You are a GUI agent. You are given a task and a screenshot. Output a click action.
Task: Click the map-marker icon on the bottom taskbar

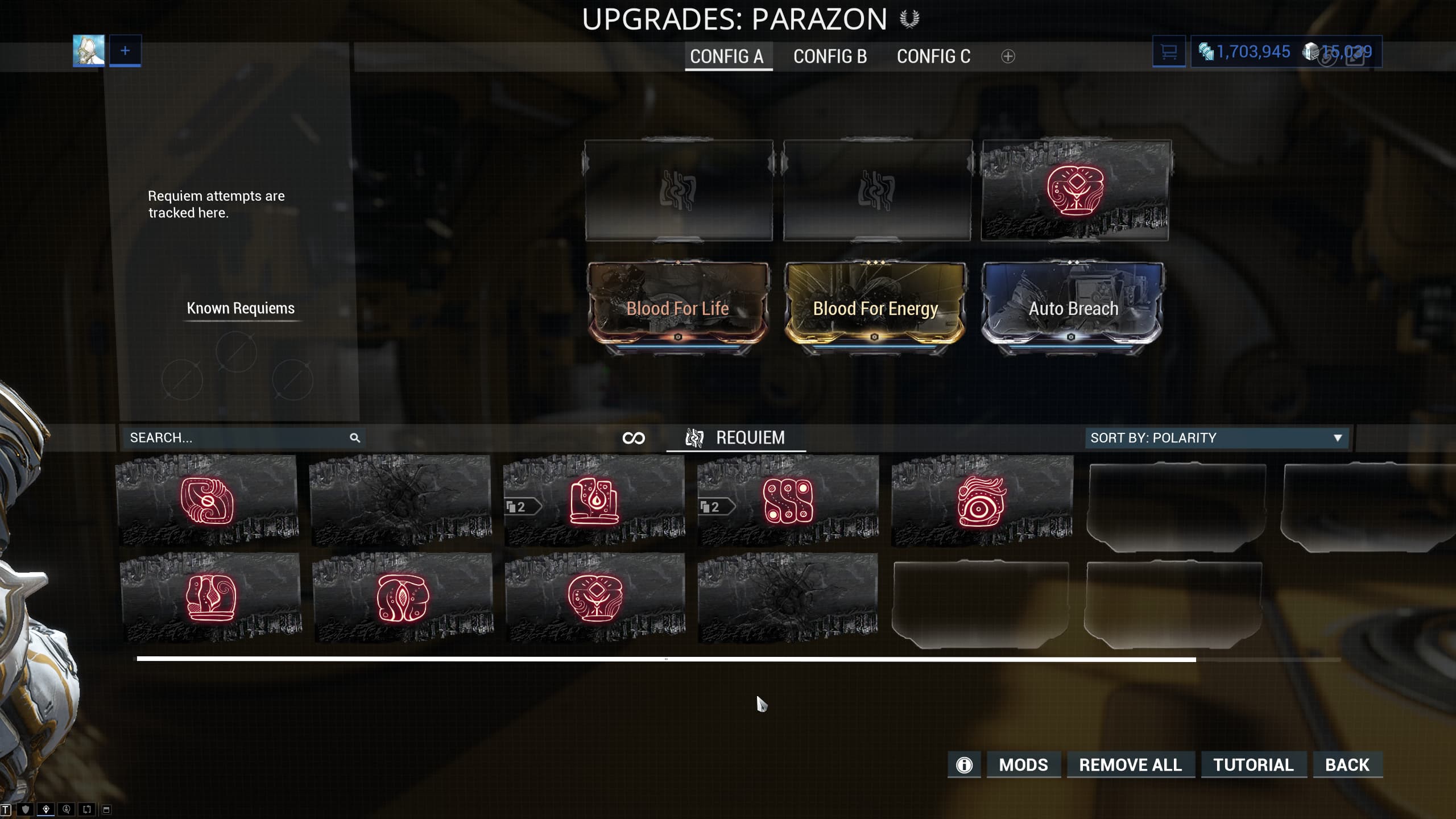tap(45, 808)
